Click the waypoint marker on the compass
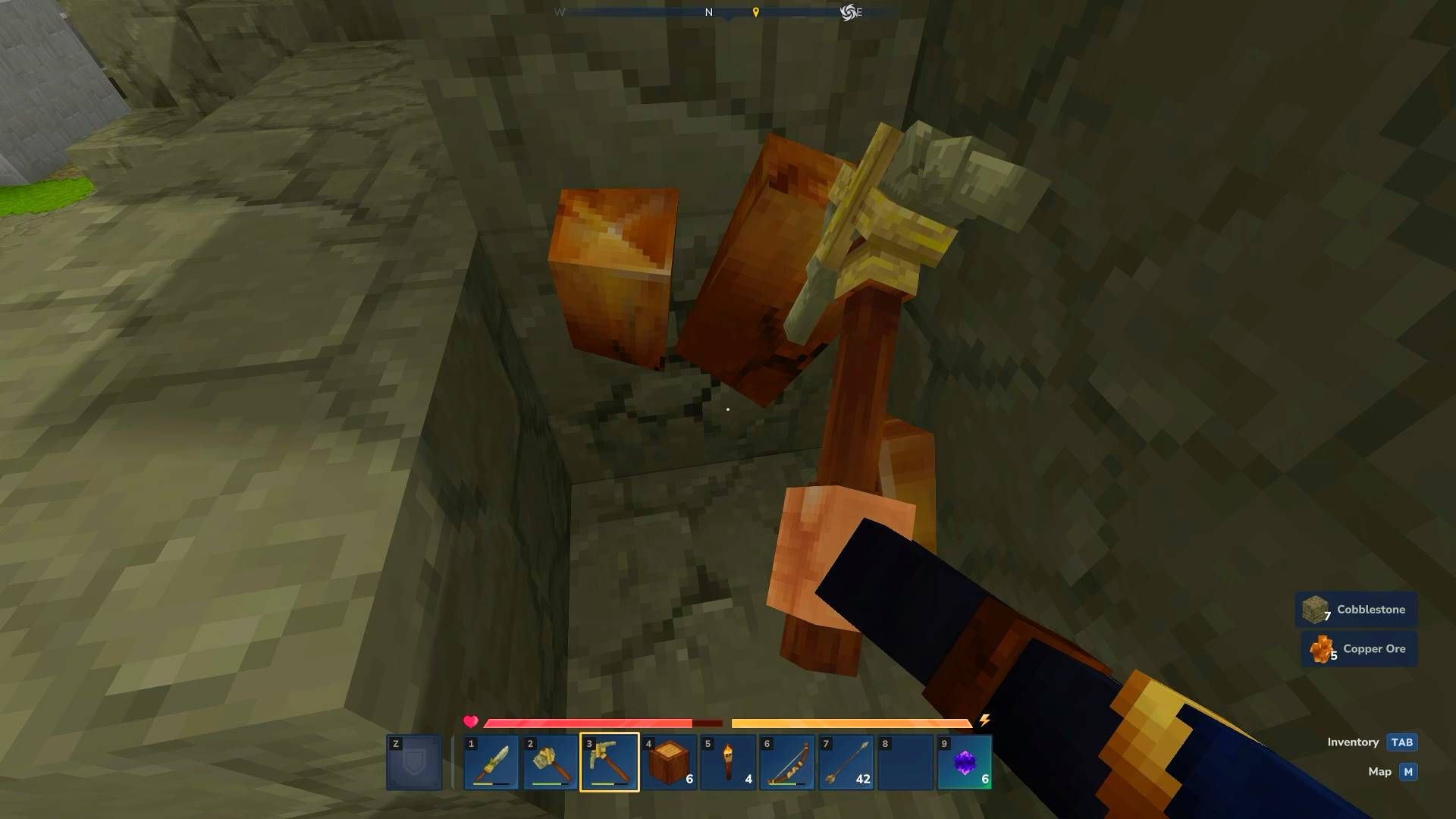Image resolution: width=1456 pixels, height=819 pixels. click(x=756, y=12)
